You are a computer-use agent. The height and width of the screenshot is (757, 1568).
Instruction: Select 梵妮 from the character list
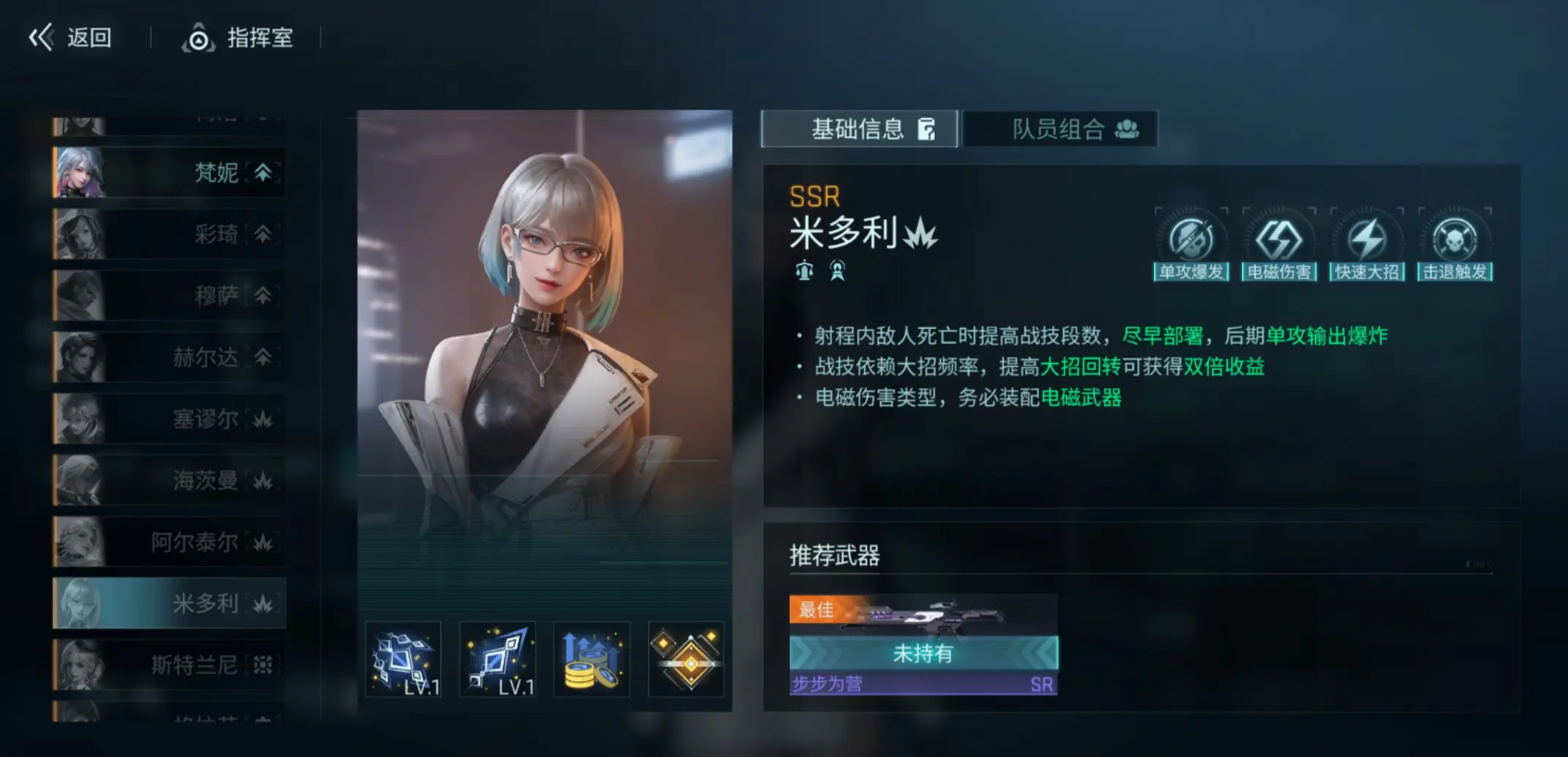tap(169, 172)
